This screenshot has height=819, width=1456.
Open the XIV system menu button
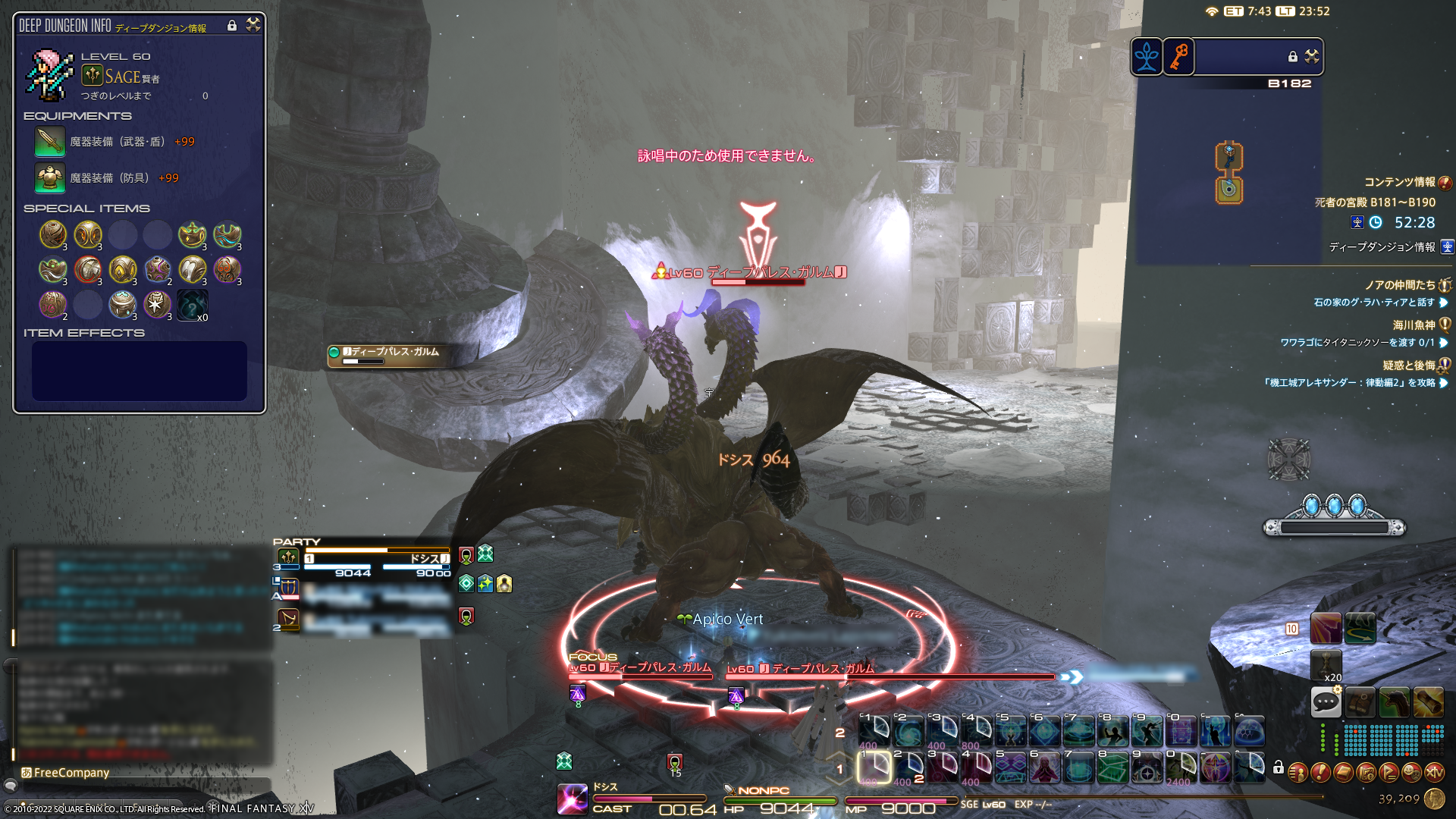pyautogui.click(x=1434, y=773)
